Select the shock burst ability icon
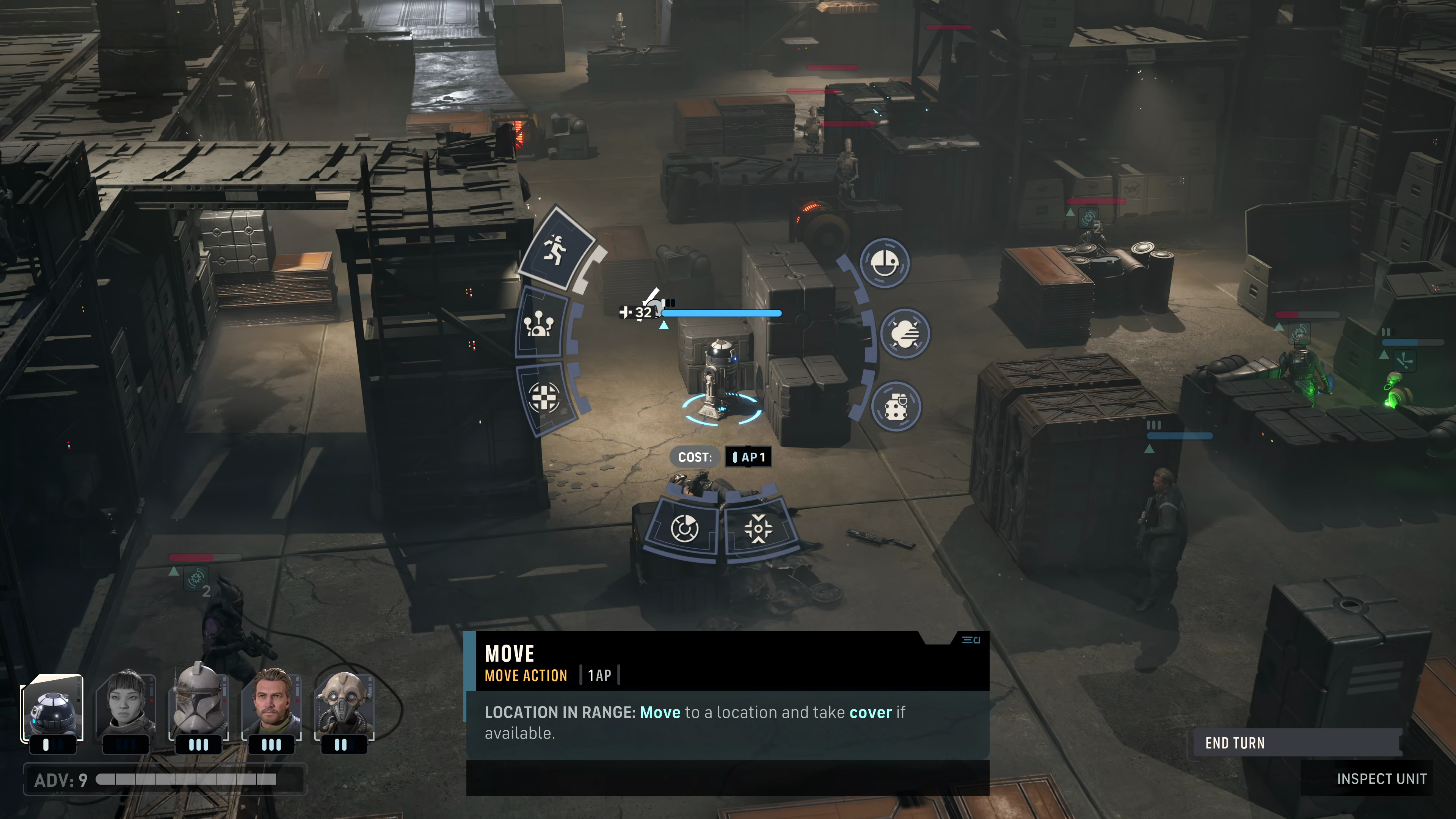1456x819 pixels. [905, 334]
